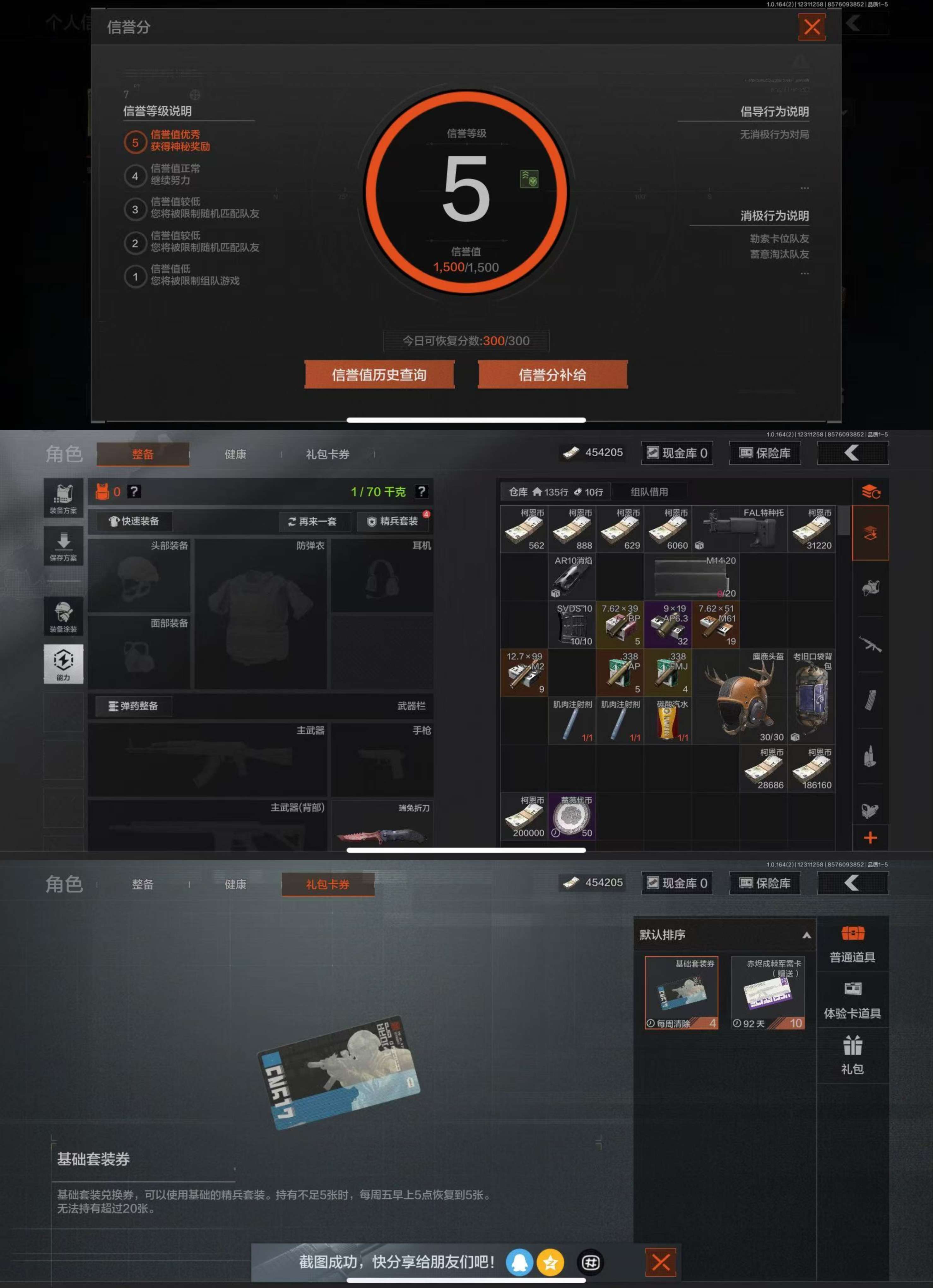Select the 麋鹿头盔 antler helmet item
This screenshot has height=1288, width=933.
[x=739, y=697]
